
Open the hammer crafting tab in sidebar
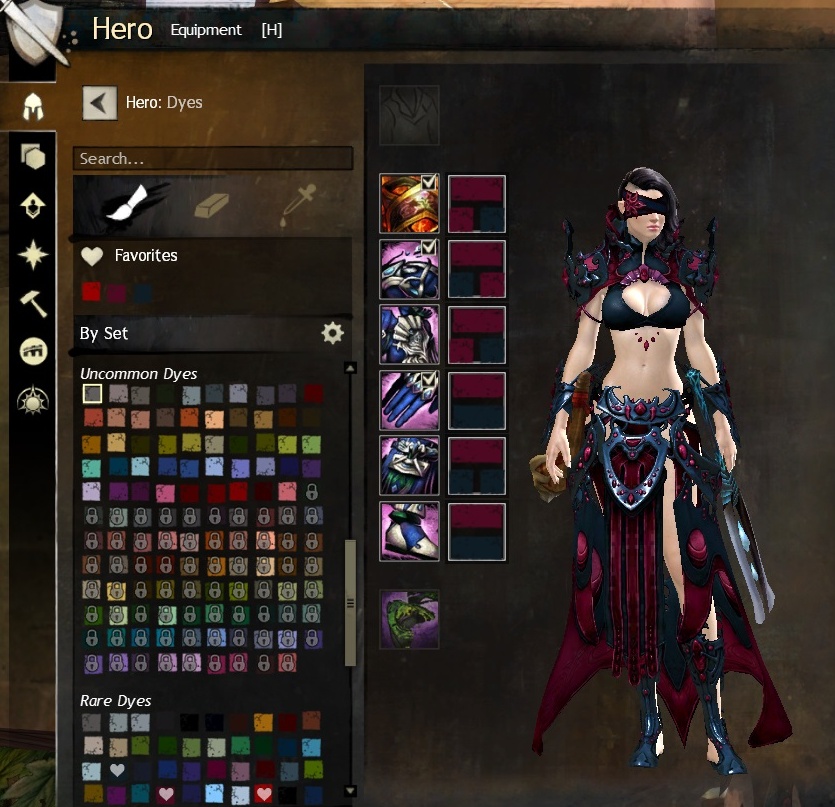pyautogui.click(x=32, y=302)
